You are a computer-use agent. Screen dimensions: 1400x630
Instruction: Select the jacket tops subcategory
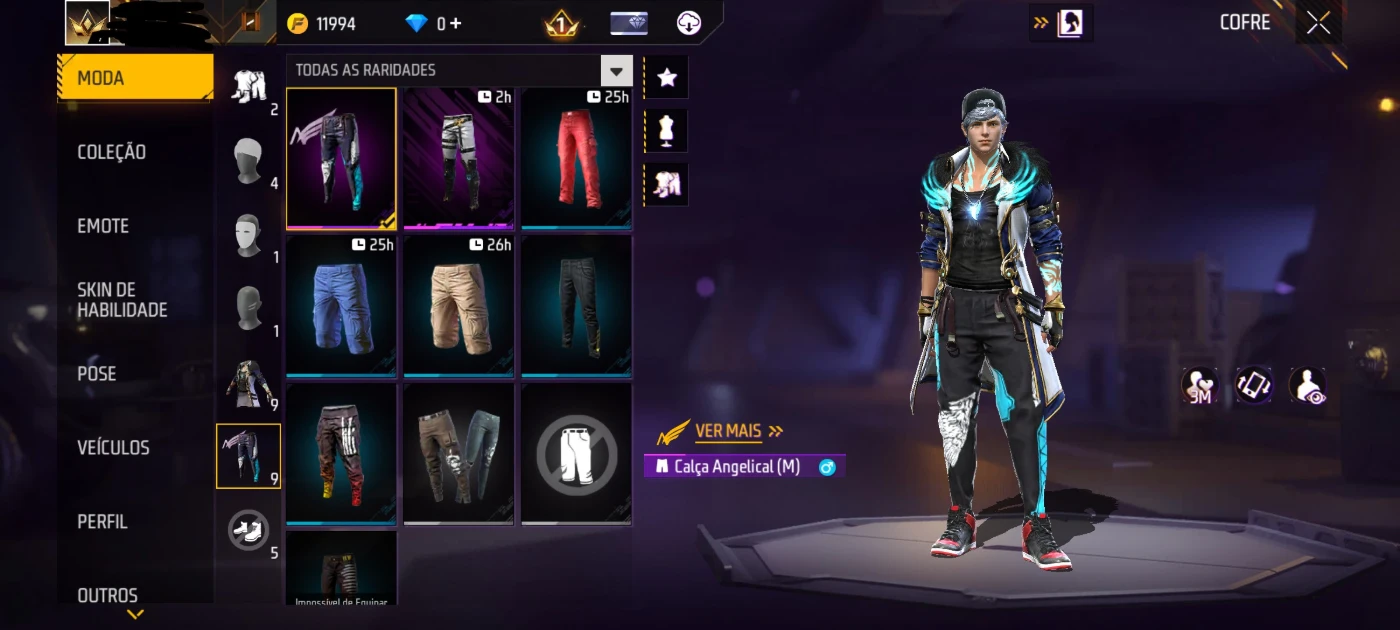[246, 383]
